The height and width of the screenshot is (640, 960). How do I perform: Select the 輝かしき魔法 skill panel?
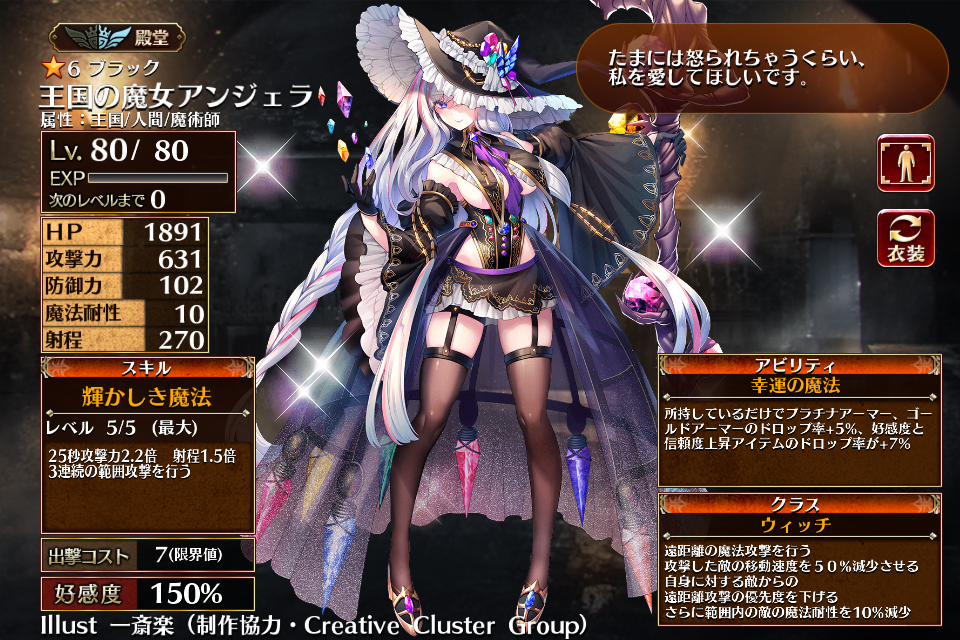pyautogui.click(x=147, y=445)
